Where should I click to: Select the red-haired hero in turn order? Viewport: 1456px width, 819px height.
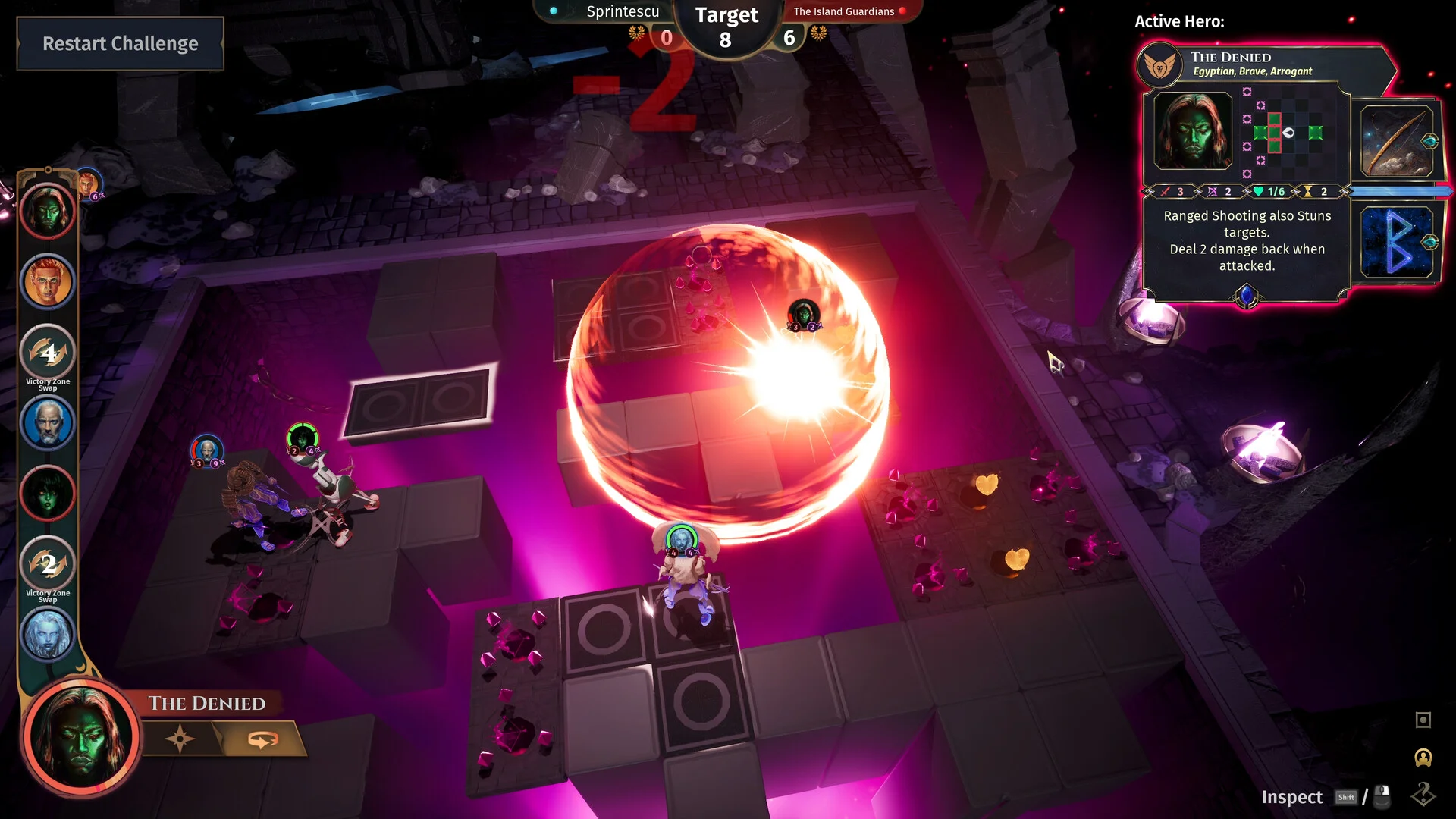(x=48, y=282)
